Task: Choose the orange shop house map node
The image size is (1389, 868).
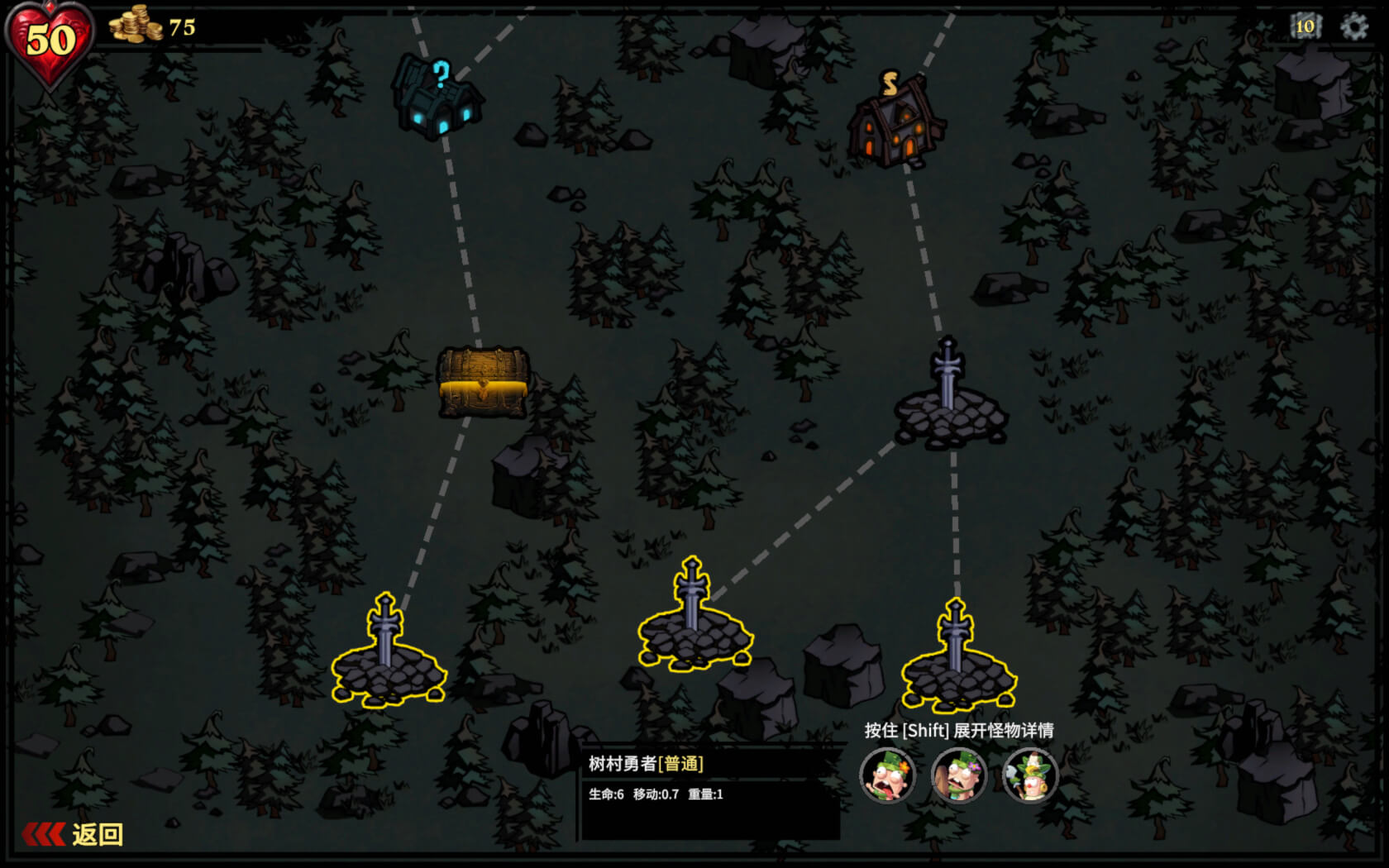Action: 895,122
